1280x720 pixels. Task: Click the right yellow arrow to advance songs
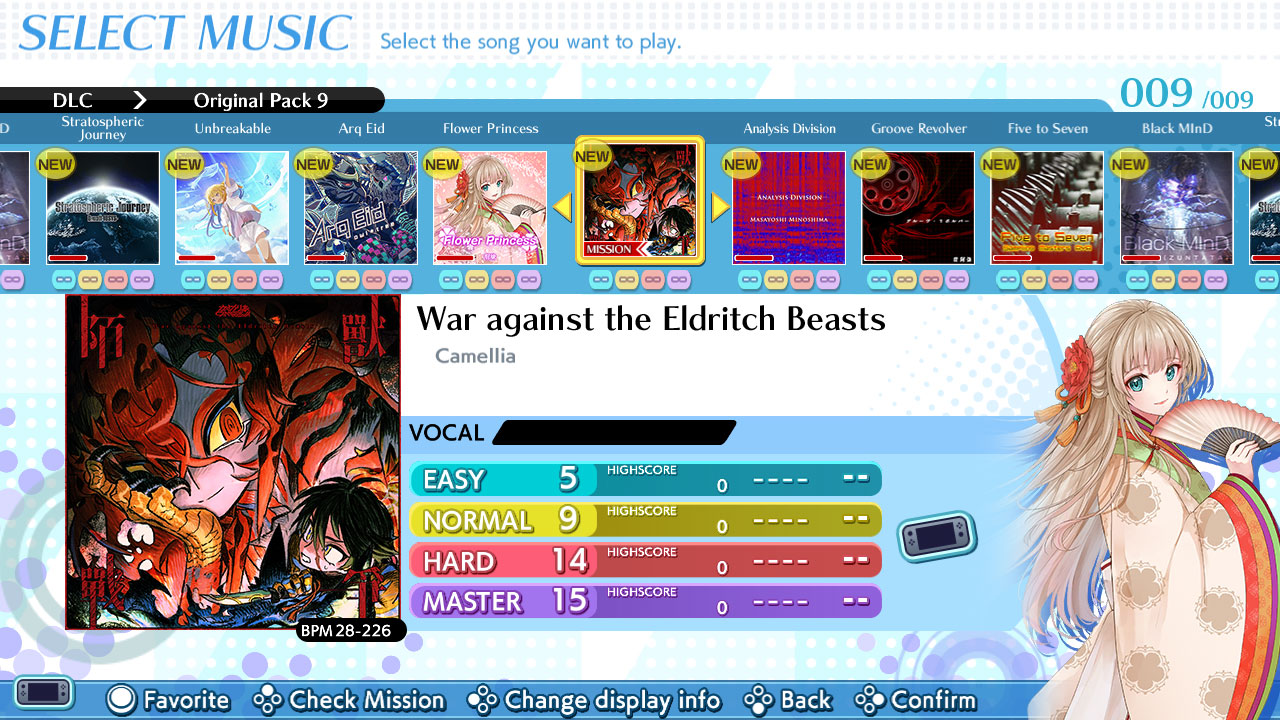click(x=718, y=206)
